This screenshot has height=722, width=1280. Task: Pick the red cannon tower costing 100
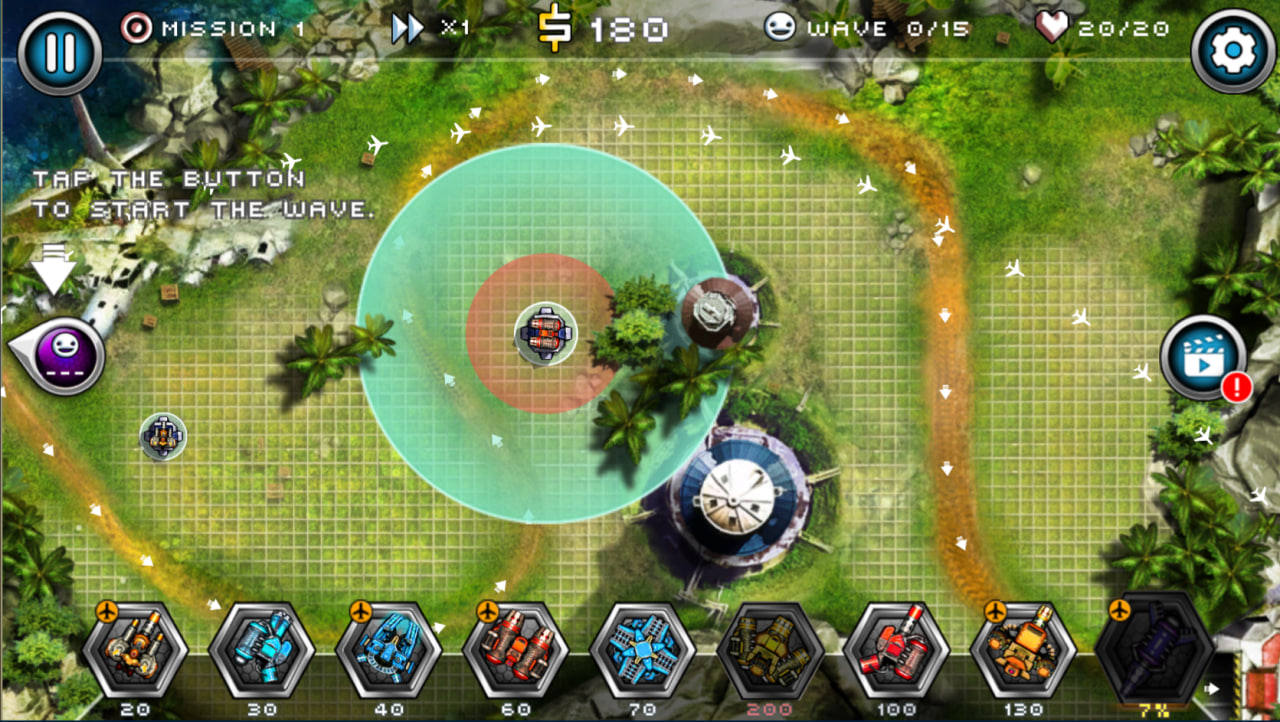pos(896,650)
